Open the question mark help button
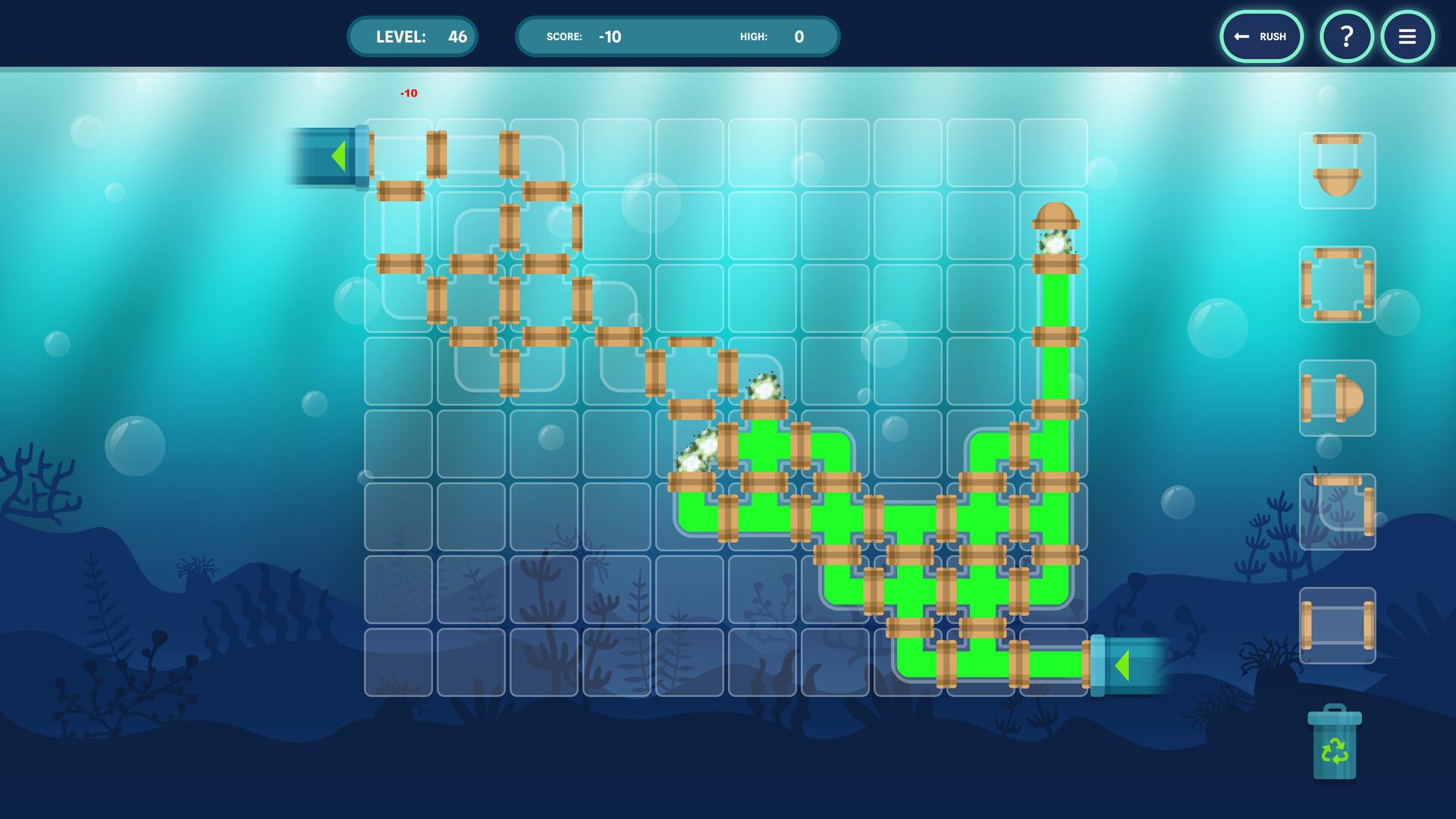 point(1346,36)
